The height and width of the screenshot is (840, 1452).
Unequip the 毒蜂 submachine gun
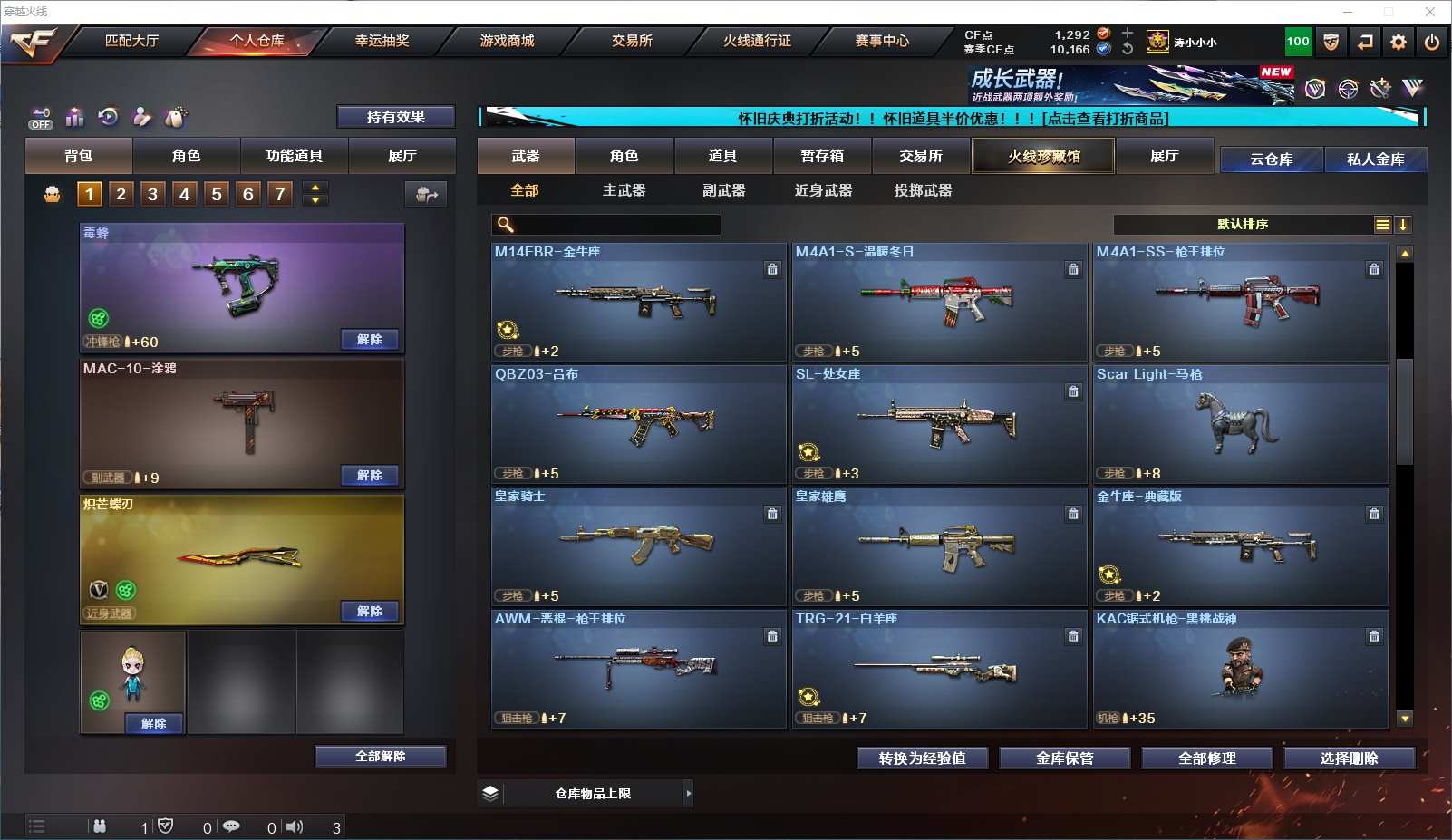click(369, 340)
